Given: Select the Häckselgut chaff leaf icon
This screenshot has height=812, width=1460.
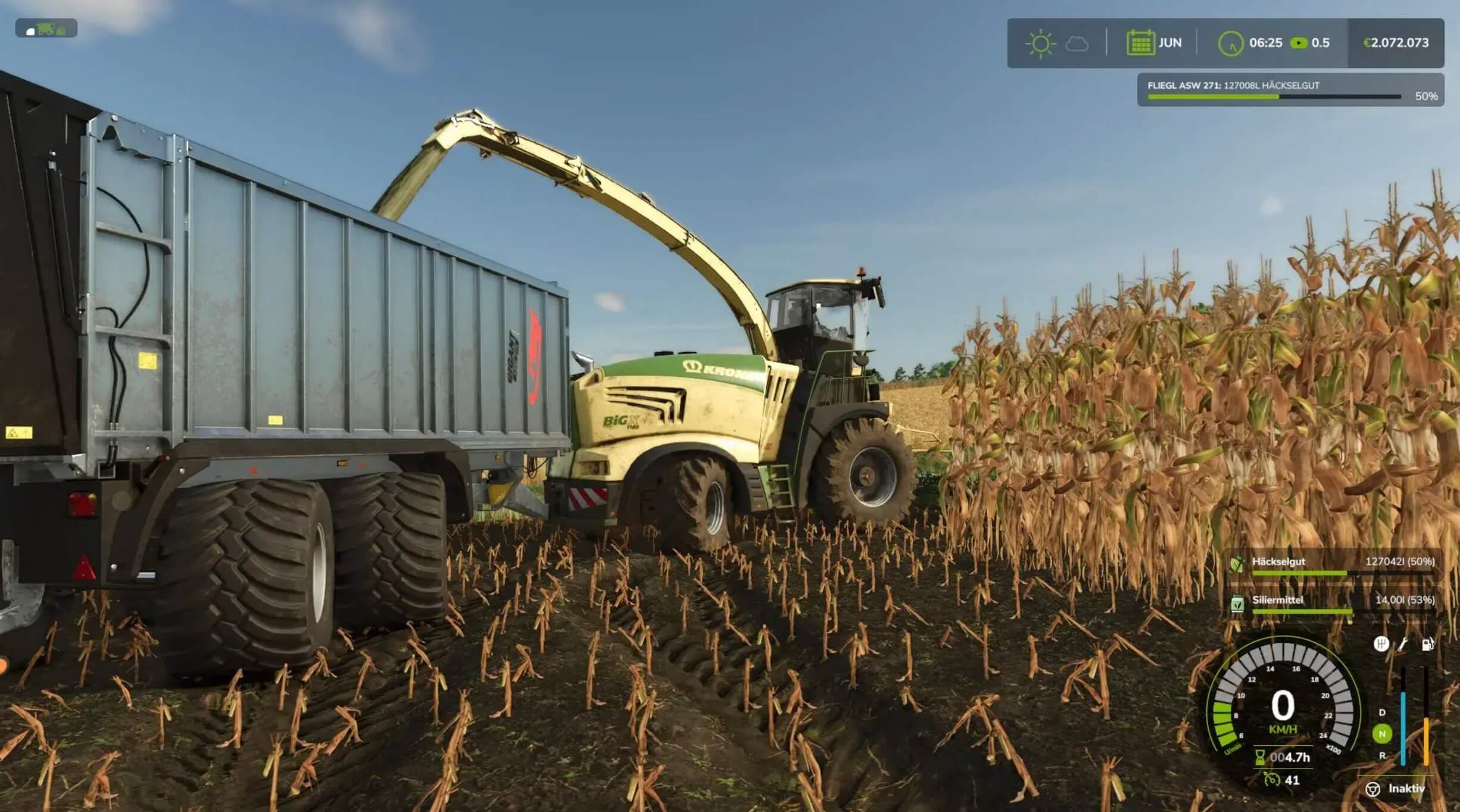Looking at the screenshot, I should [1237, 563].
